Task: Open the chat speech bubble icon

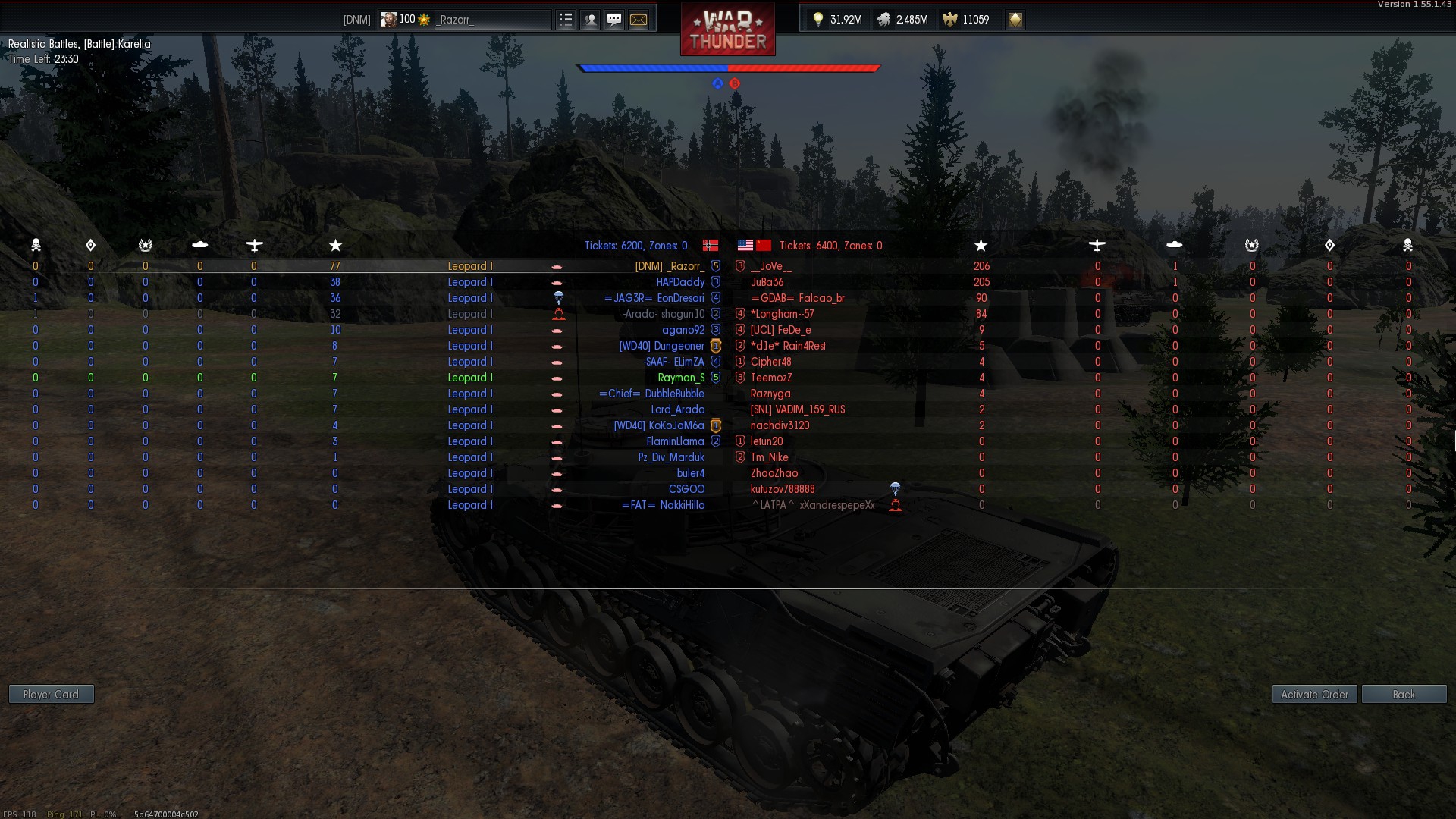Action: 614,20
